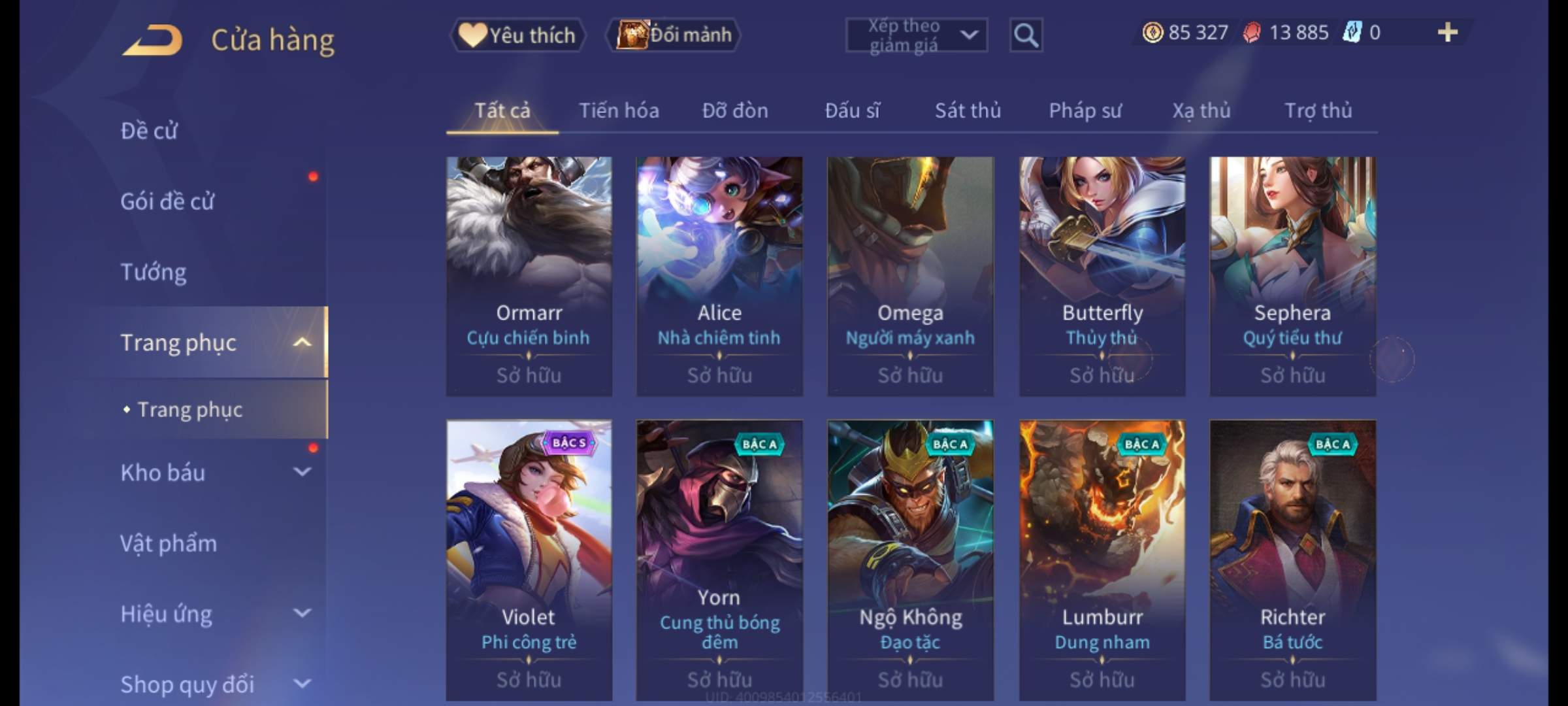The height and width of the screenshot is (706, 1568).
Task: Open the Yêu thích favorites list
Action: [x=517, y=35]
